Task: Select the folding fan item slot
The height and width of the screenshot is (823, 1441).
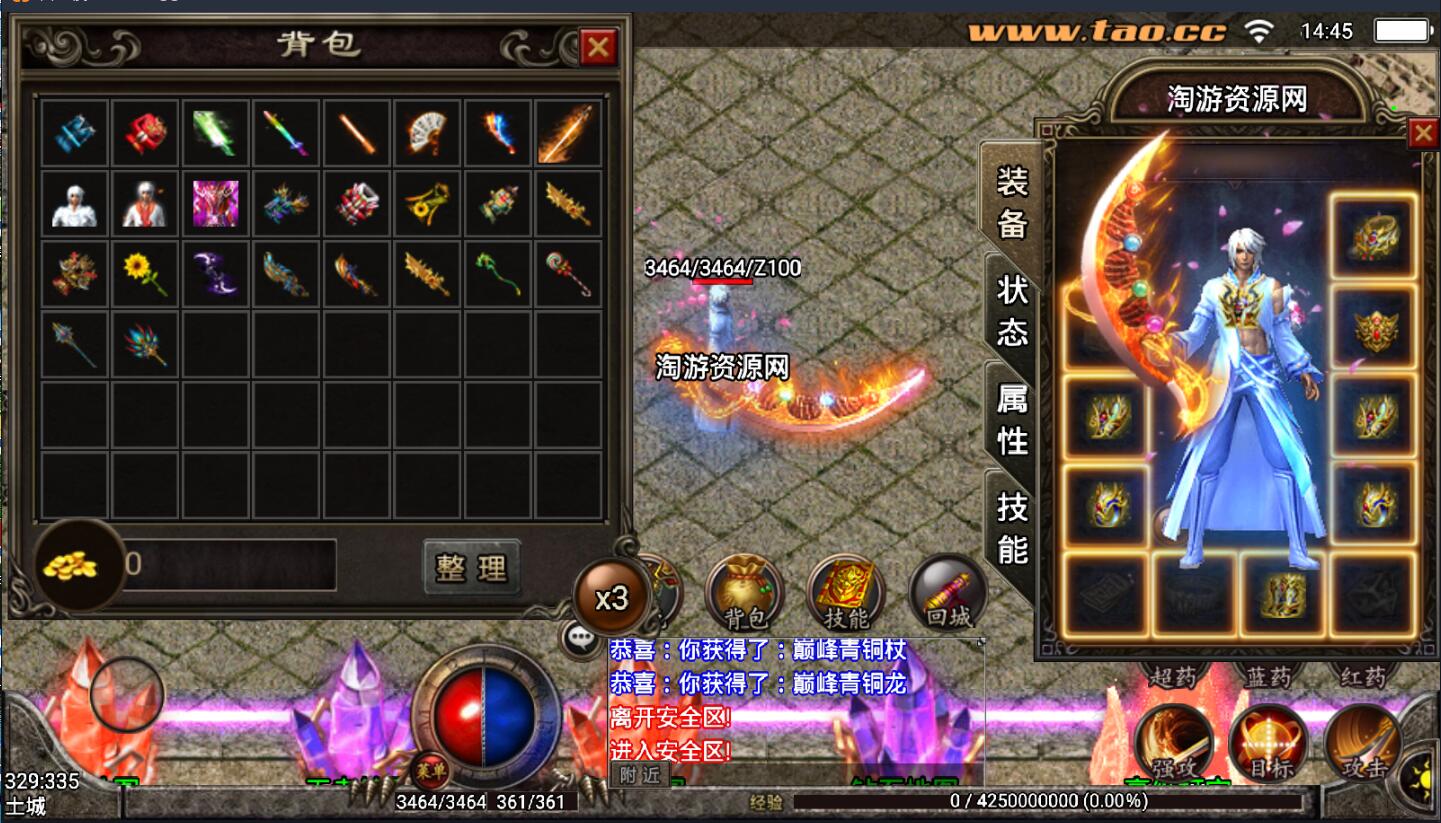Action: 427,133
